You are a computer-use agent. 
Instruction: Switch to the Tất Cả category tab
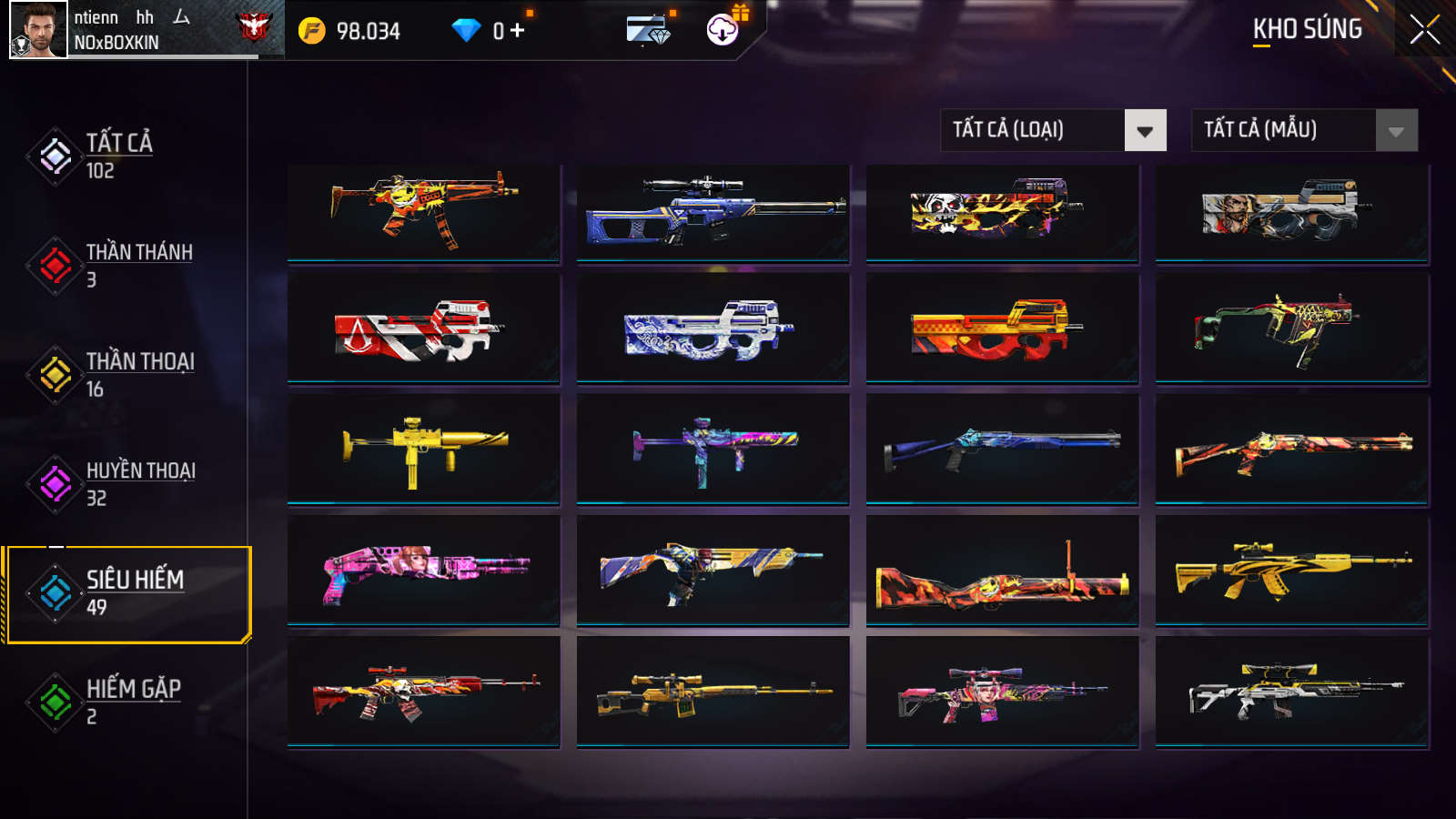pyautogui.click(x=118, y=157)
